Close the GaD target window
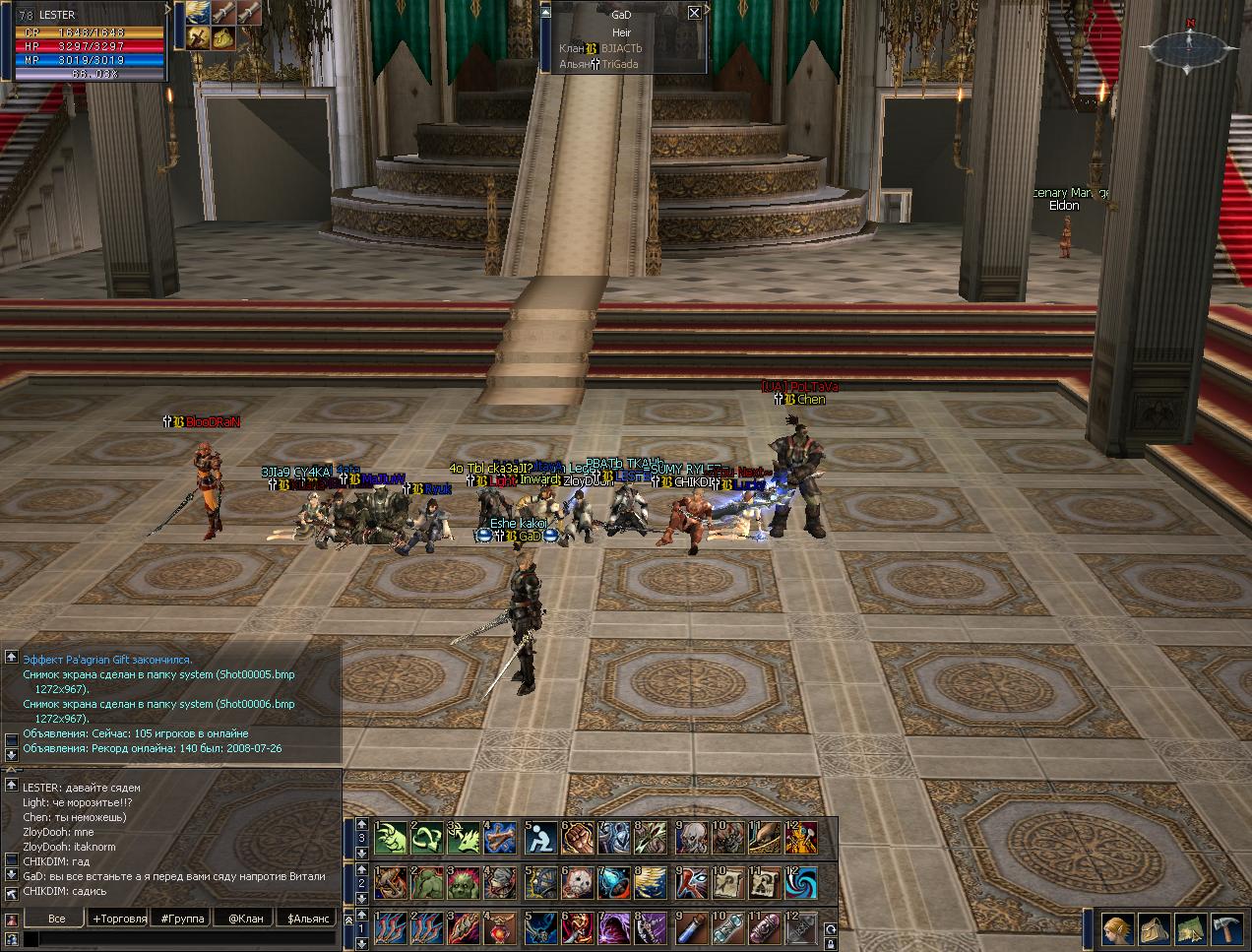This screenshot has height=952, width=1252. point(694,13)
